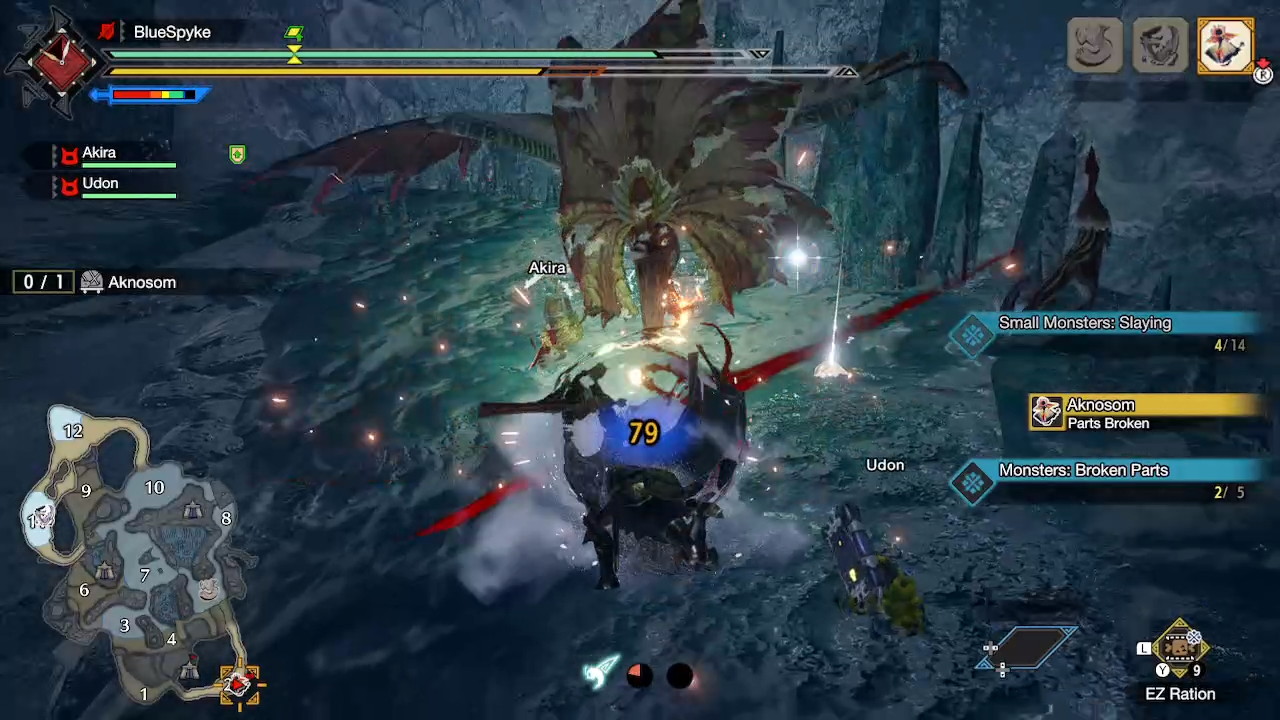Image resolution: width=1280 pixels, height=720 pixels.
Task: Select the wirebug icon at bottom center
Action: [601, 674]
